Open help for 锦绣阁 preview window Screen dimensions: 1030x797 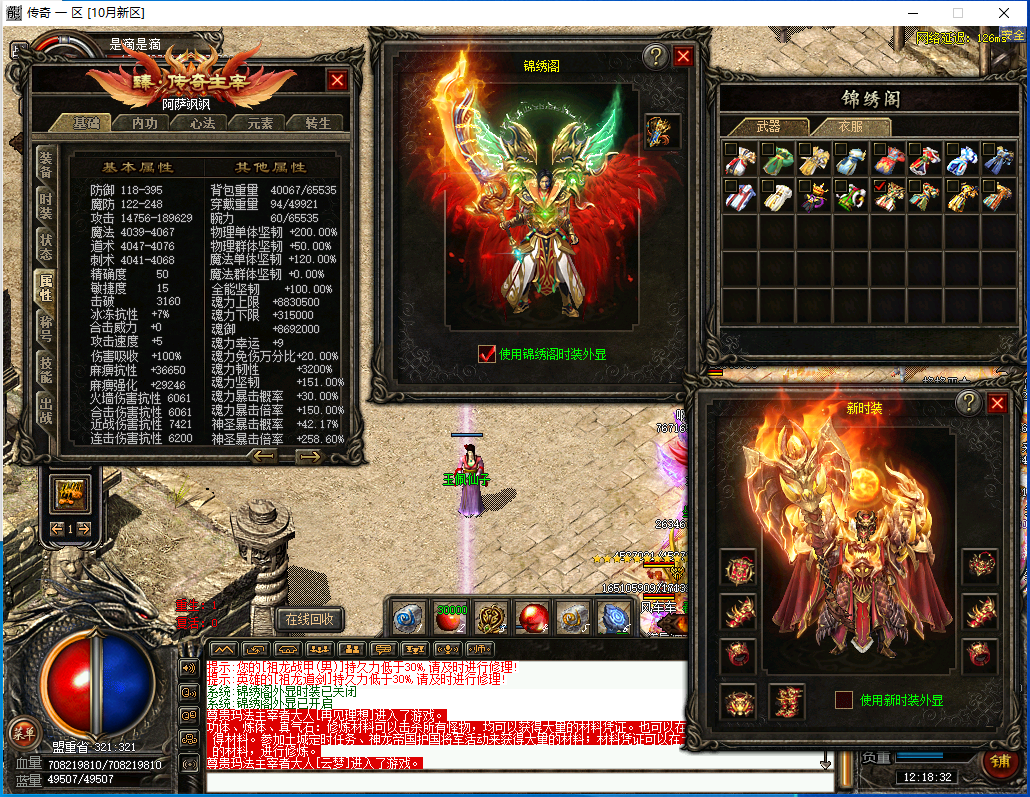655,56
